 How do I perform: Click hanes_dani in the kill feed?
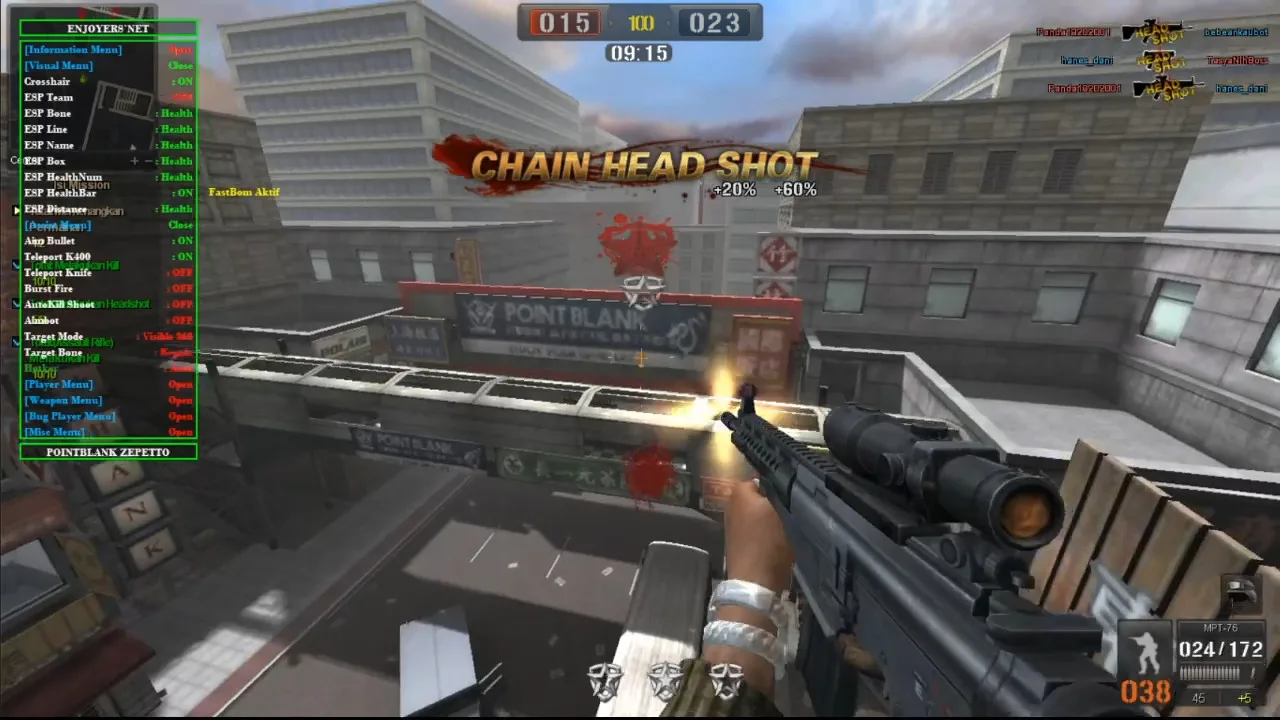click(x=1087, y=60)
